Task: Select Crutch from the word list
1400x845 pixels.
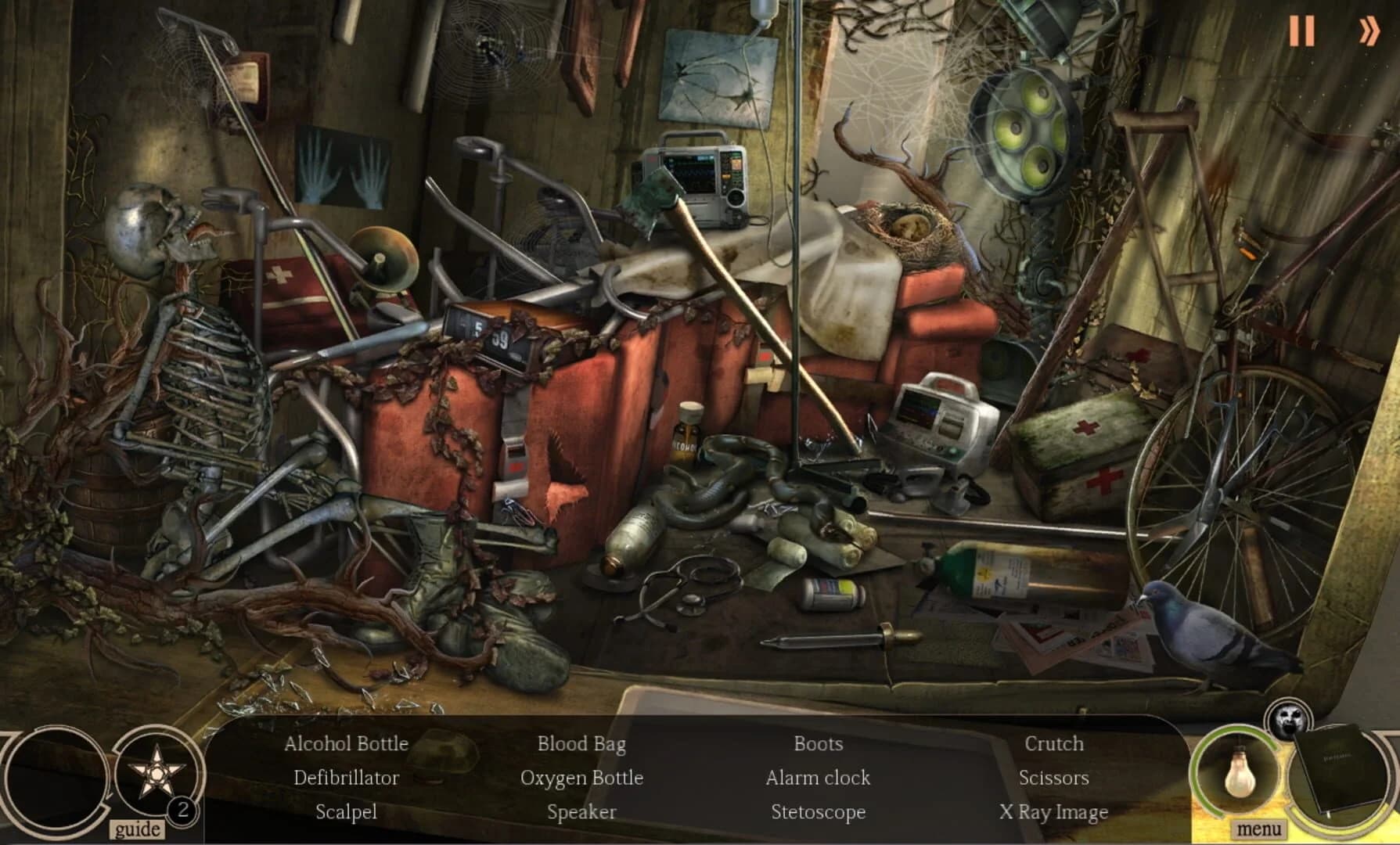Action: tap(1053, 744)
